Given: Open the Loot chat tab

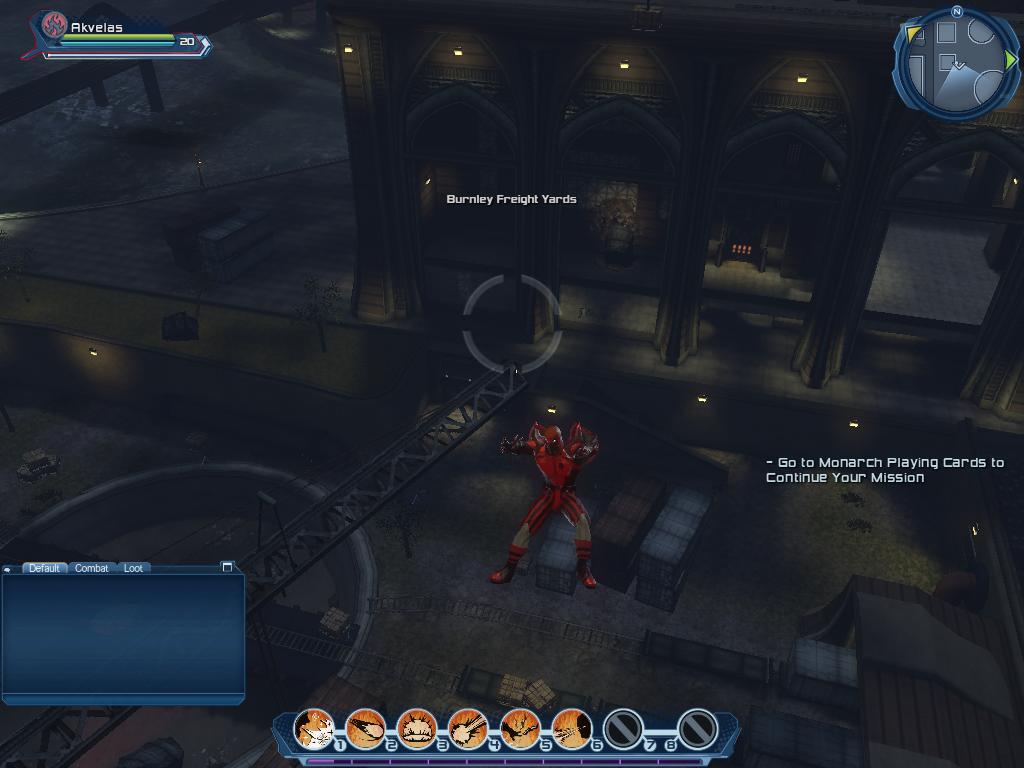Looking at the screenshot, I should click(x=133, y=568).
